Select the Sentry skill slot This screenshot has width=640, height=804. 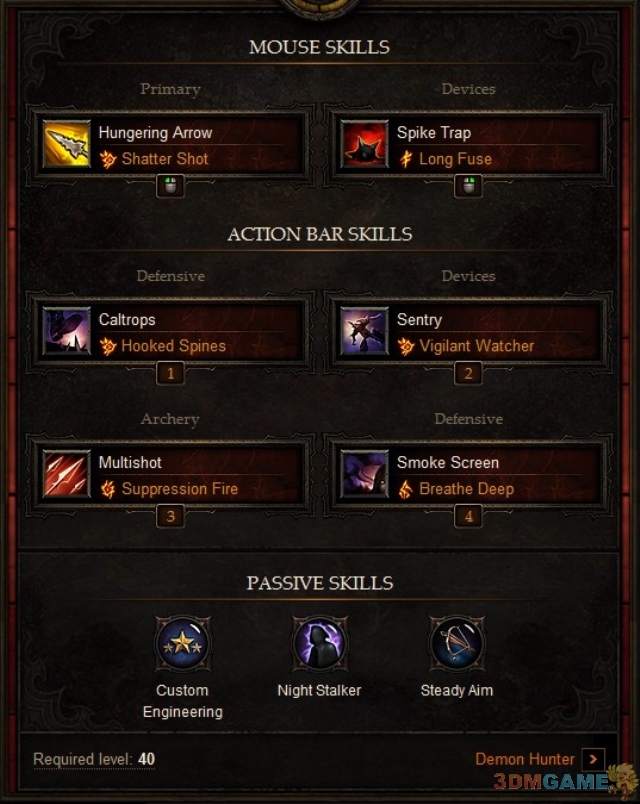[x=468, y=333]
